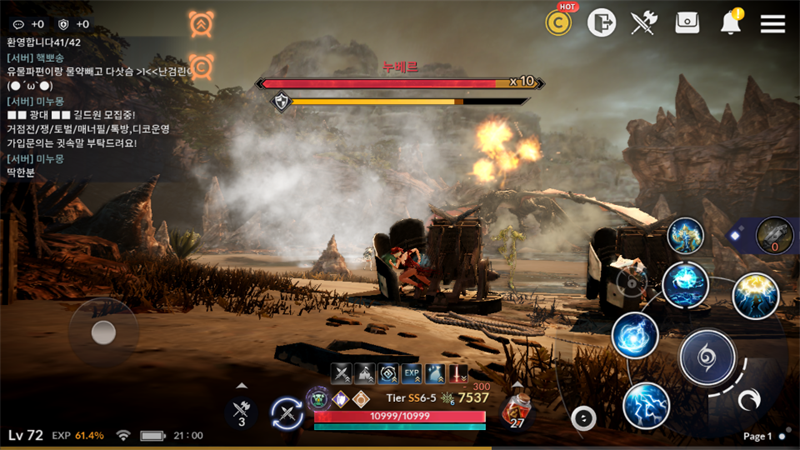
Task: Open the HOT gold coin shop
Action: pos(558,23)
